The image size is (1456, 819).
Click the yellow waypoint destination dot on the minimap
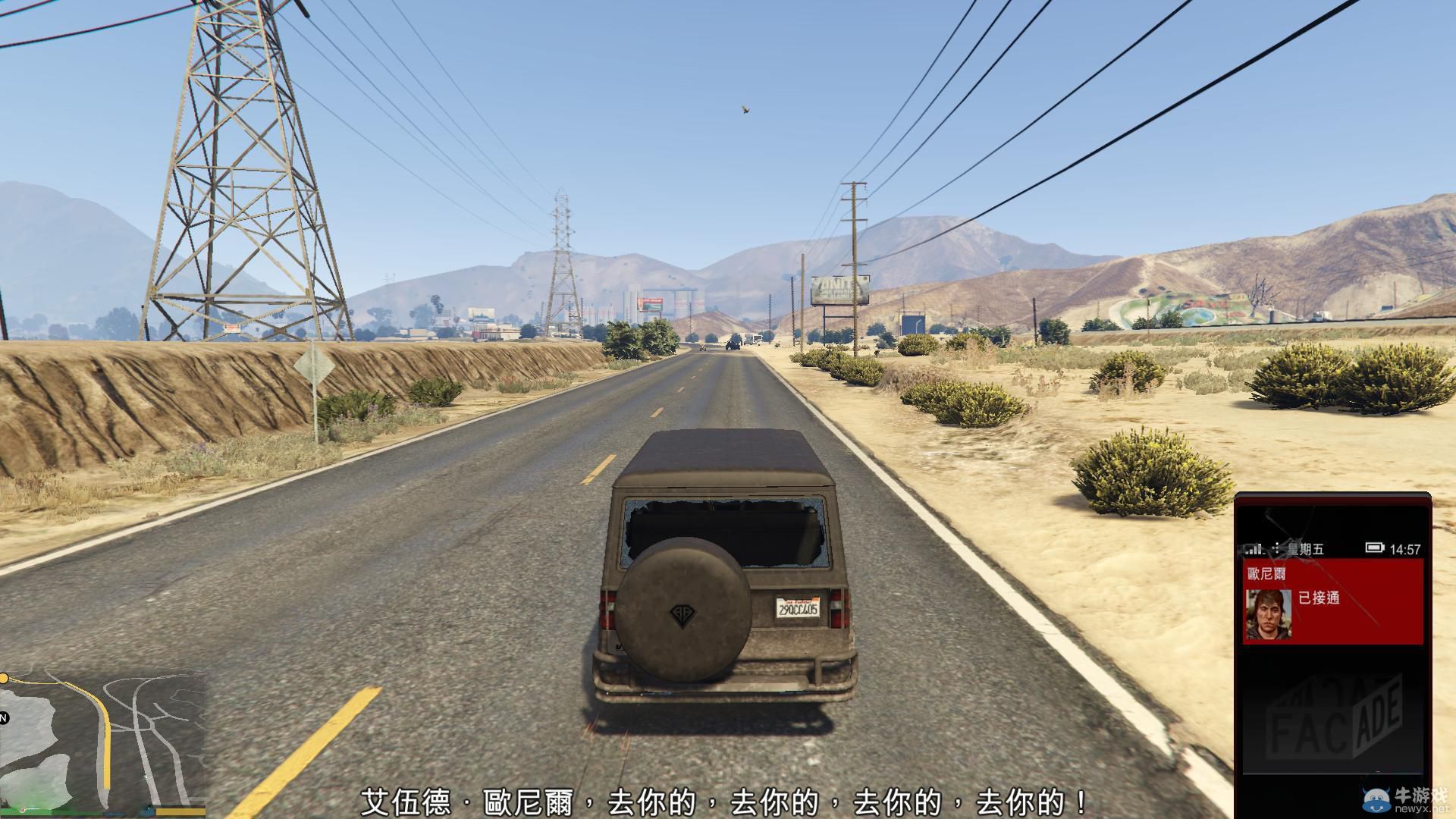pos(5,679)
